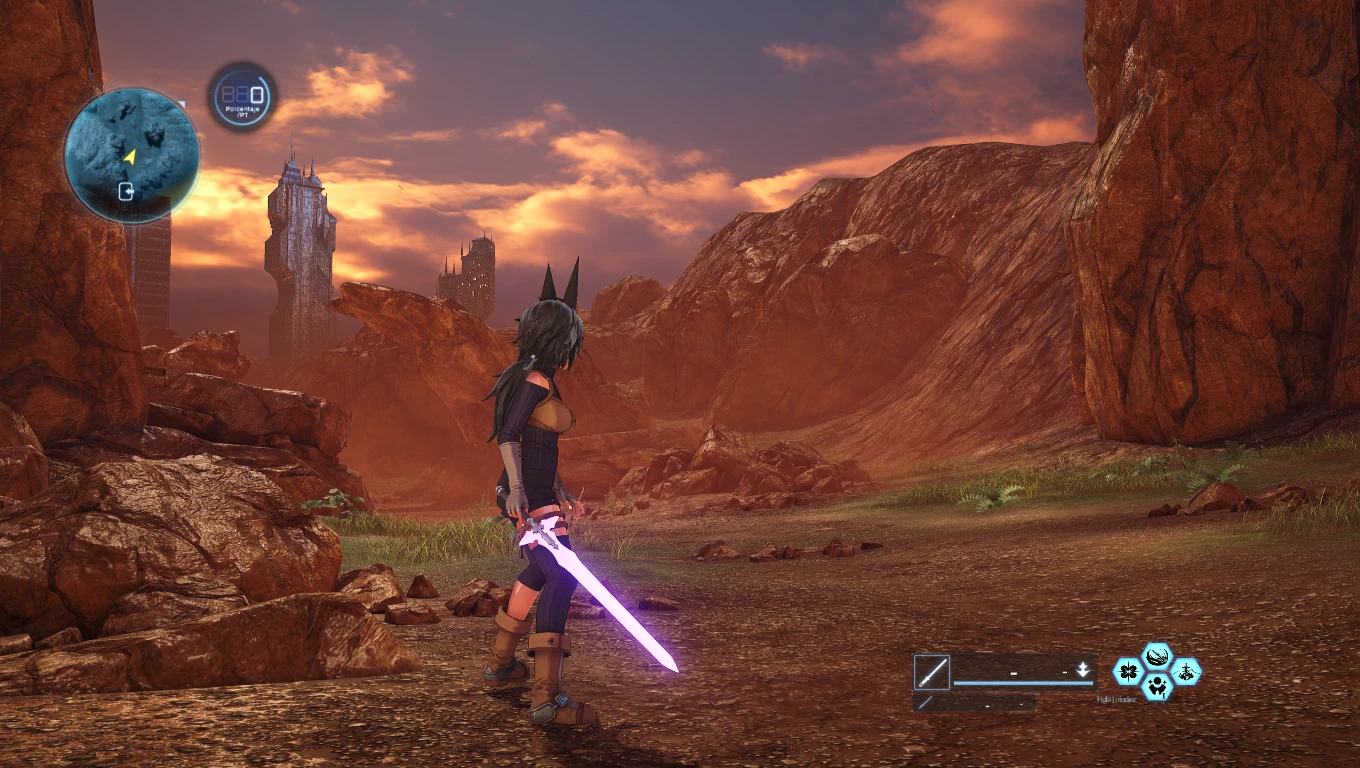Click the double down-arrow weapon indicator

point(1082,670)
